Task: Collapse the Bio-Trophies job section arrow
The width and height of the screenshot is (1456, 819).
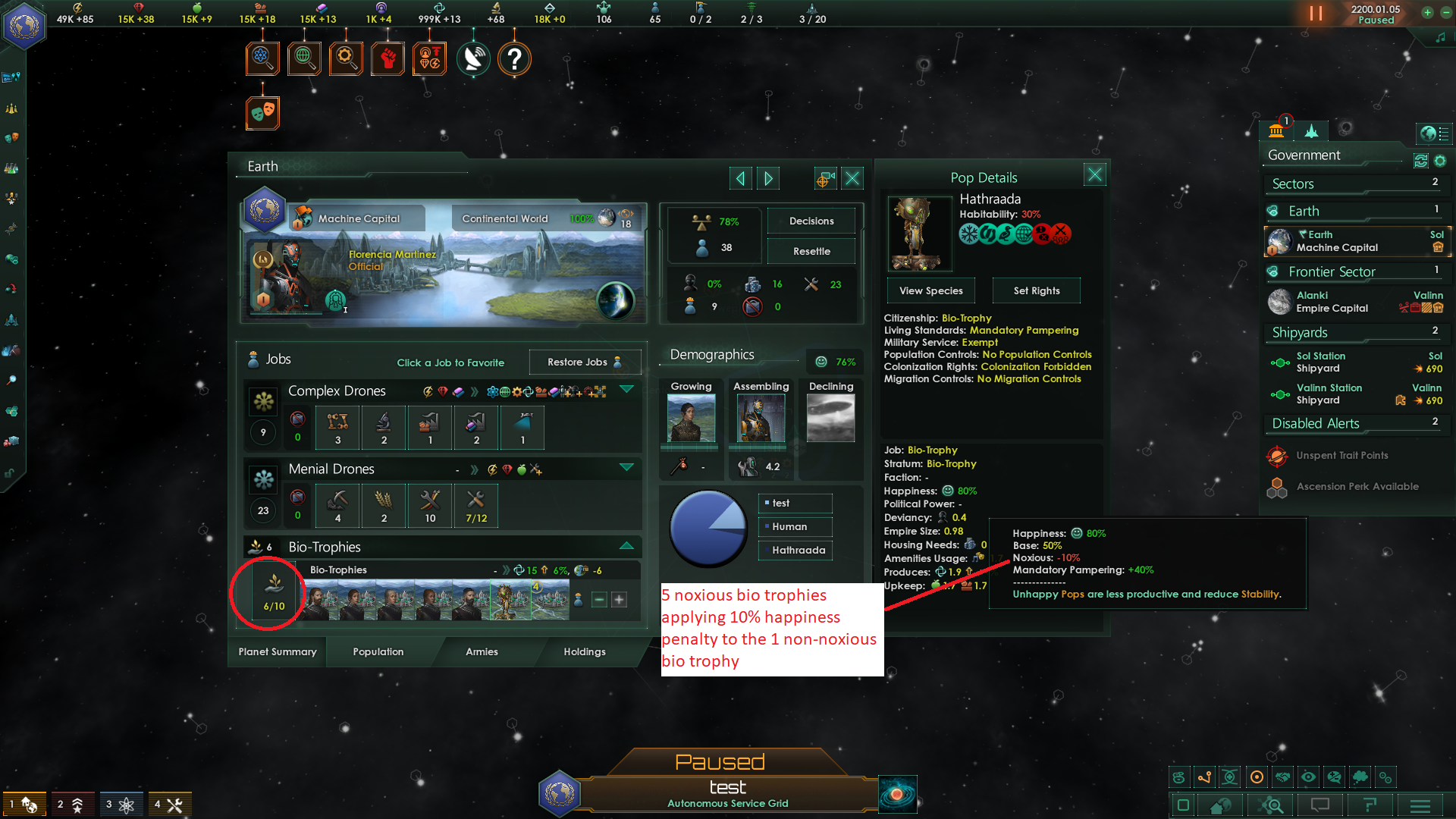Action: coord(626,545)
